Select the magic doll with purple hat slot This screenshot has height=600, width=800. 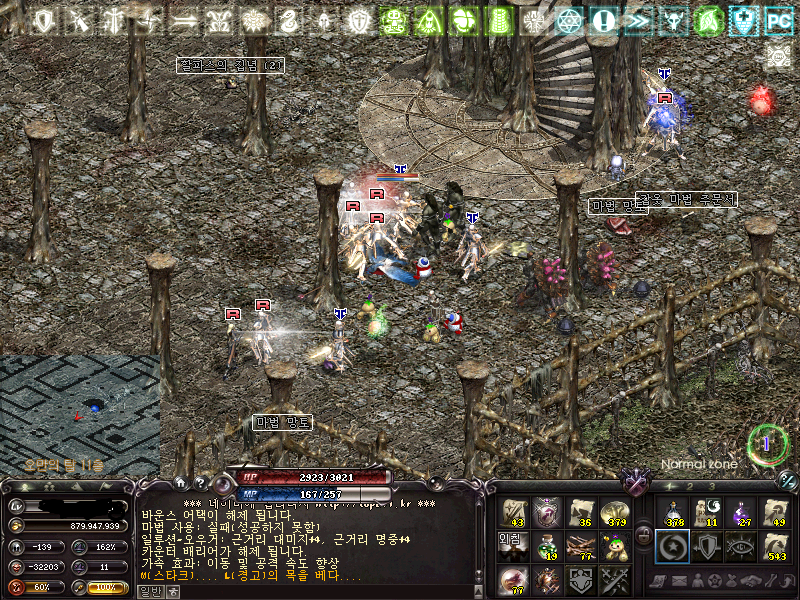[x=614, y=546]
